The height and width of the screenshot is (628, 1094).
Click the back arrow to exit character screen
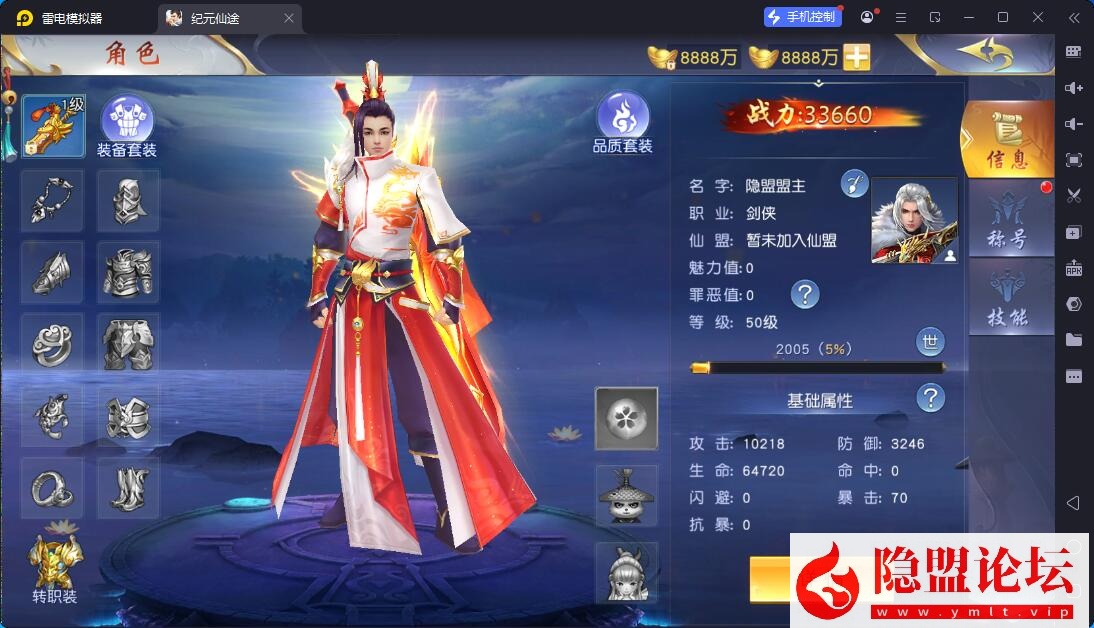click(985, 52)
